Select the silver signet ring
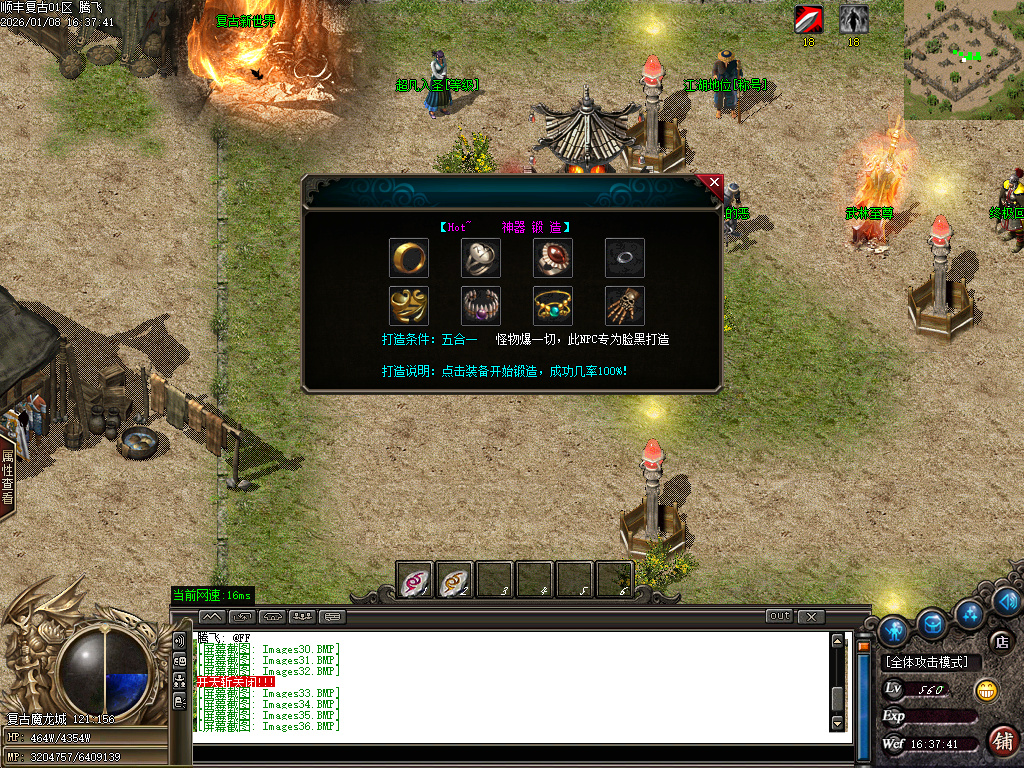 (480, 258)
